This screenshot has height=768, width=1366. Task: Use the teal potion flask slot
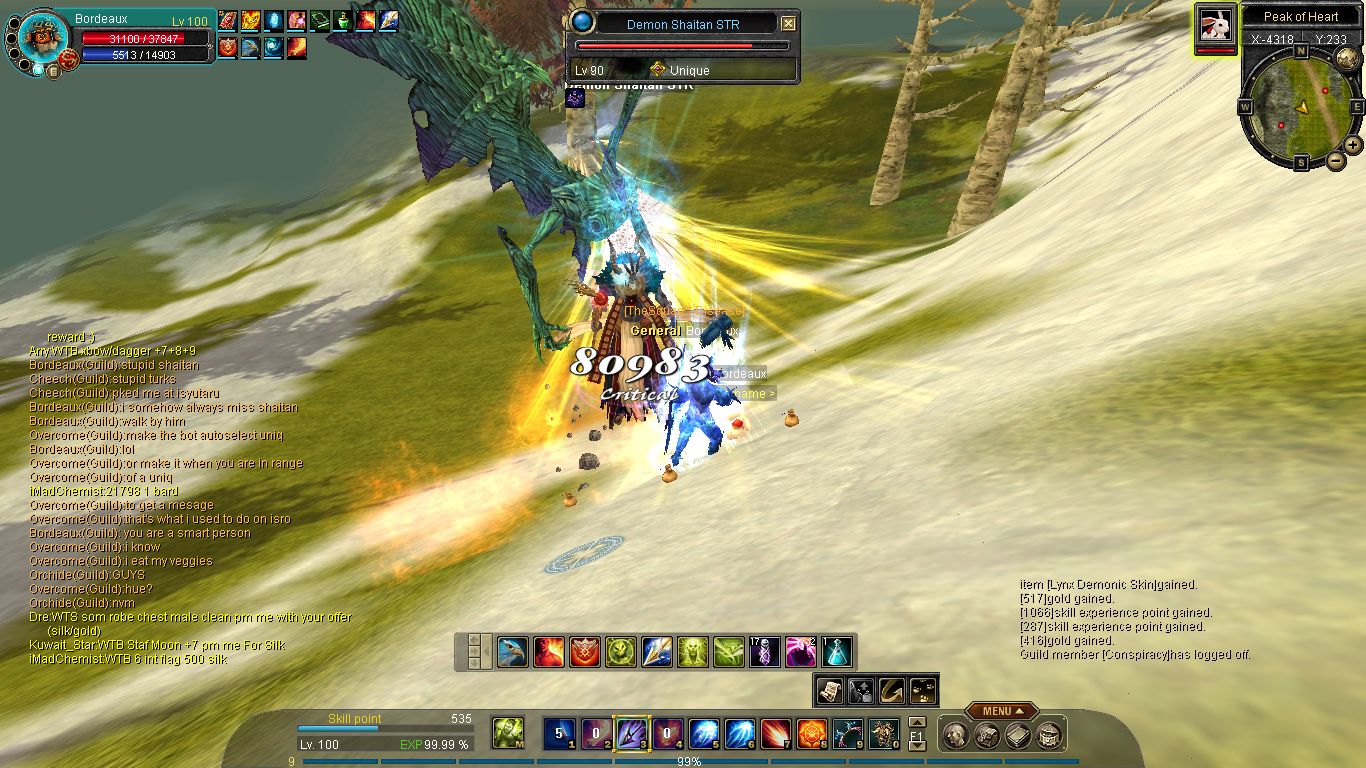click(x=837, y=652)
